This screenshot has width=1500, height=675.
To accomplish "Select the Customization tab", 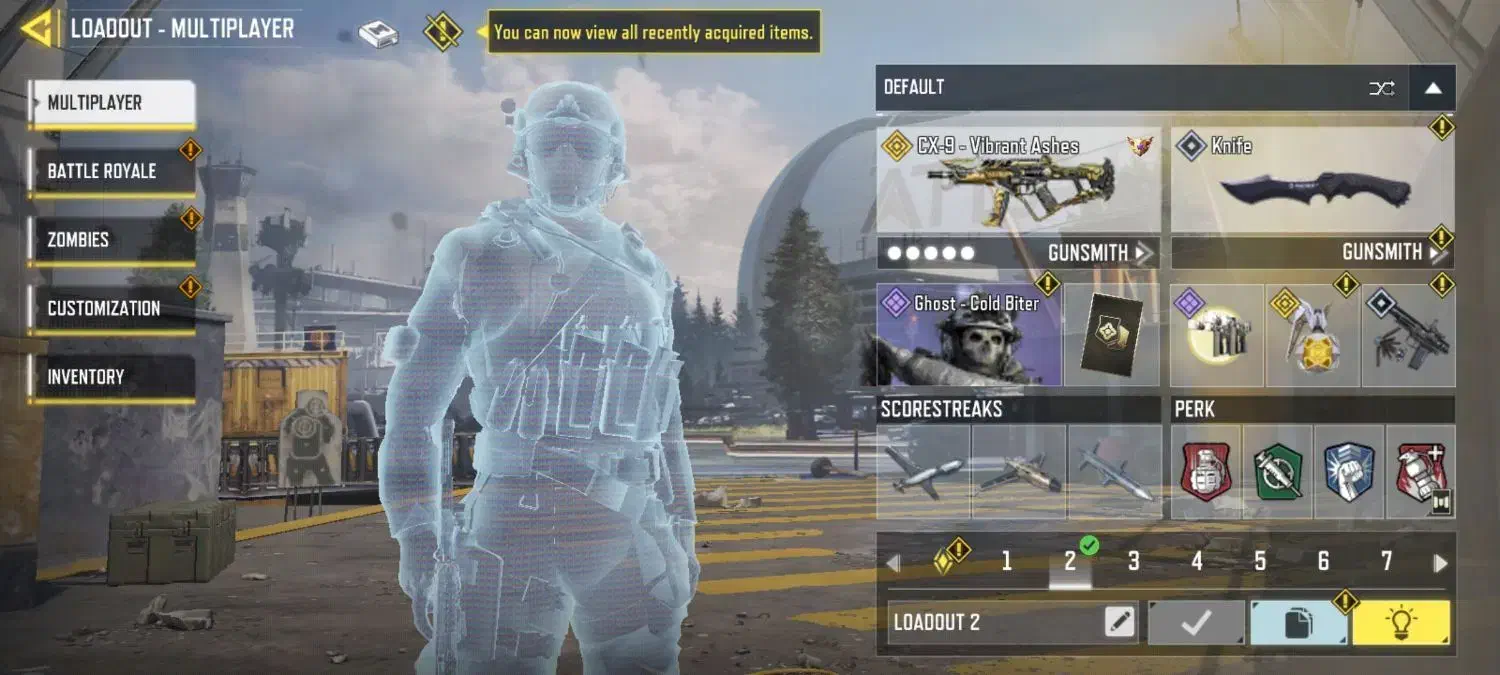I will click(x=110, y=308).
